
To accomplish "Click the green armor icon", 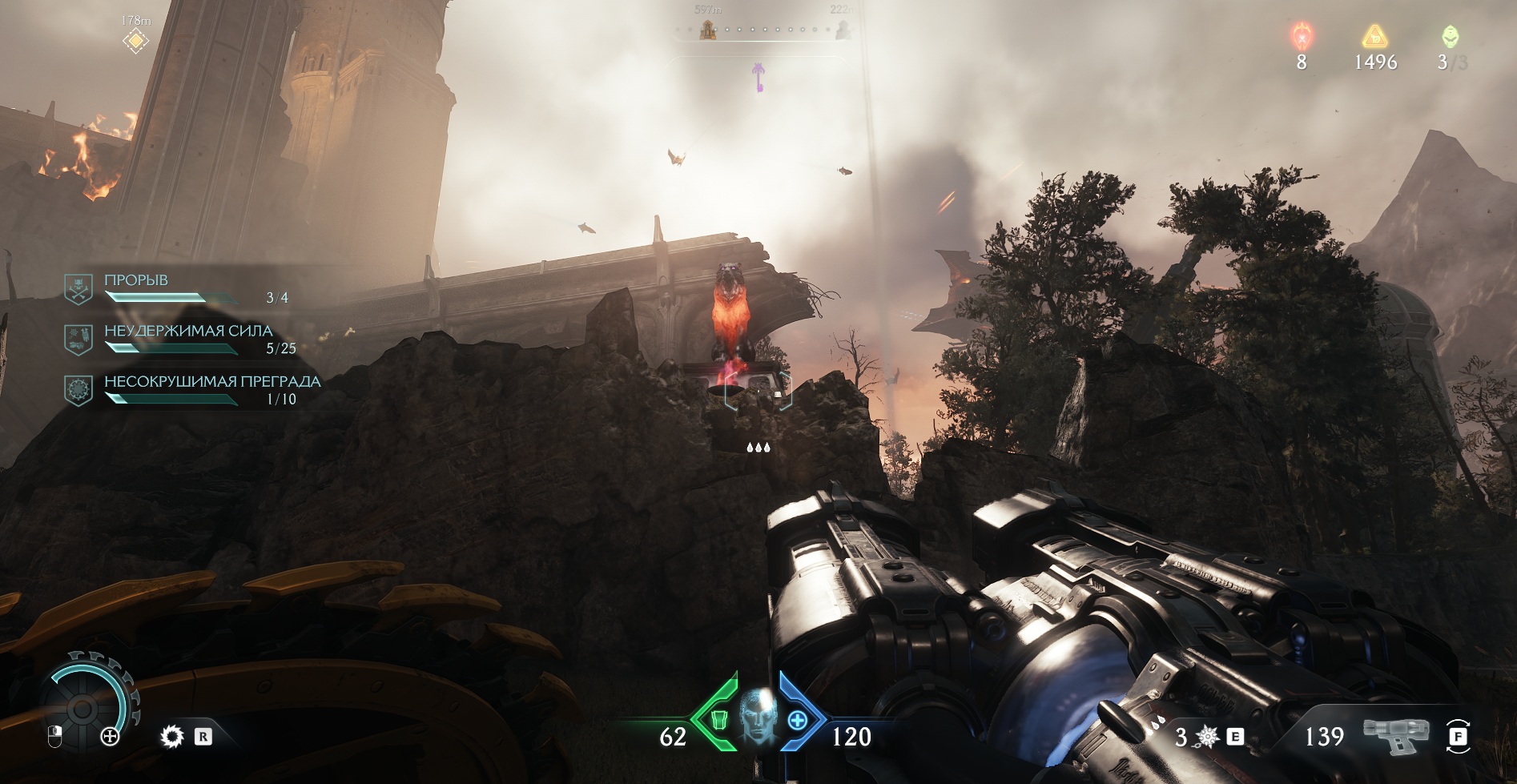I will (x=718, y=719).
